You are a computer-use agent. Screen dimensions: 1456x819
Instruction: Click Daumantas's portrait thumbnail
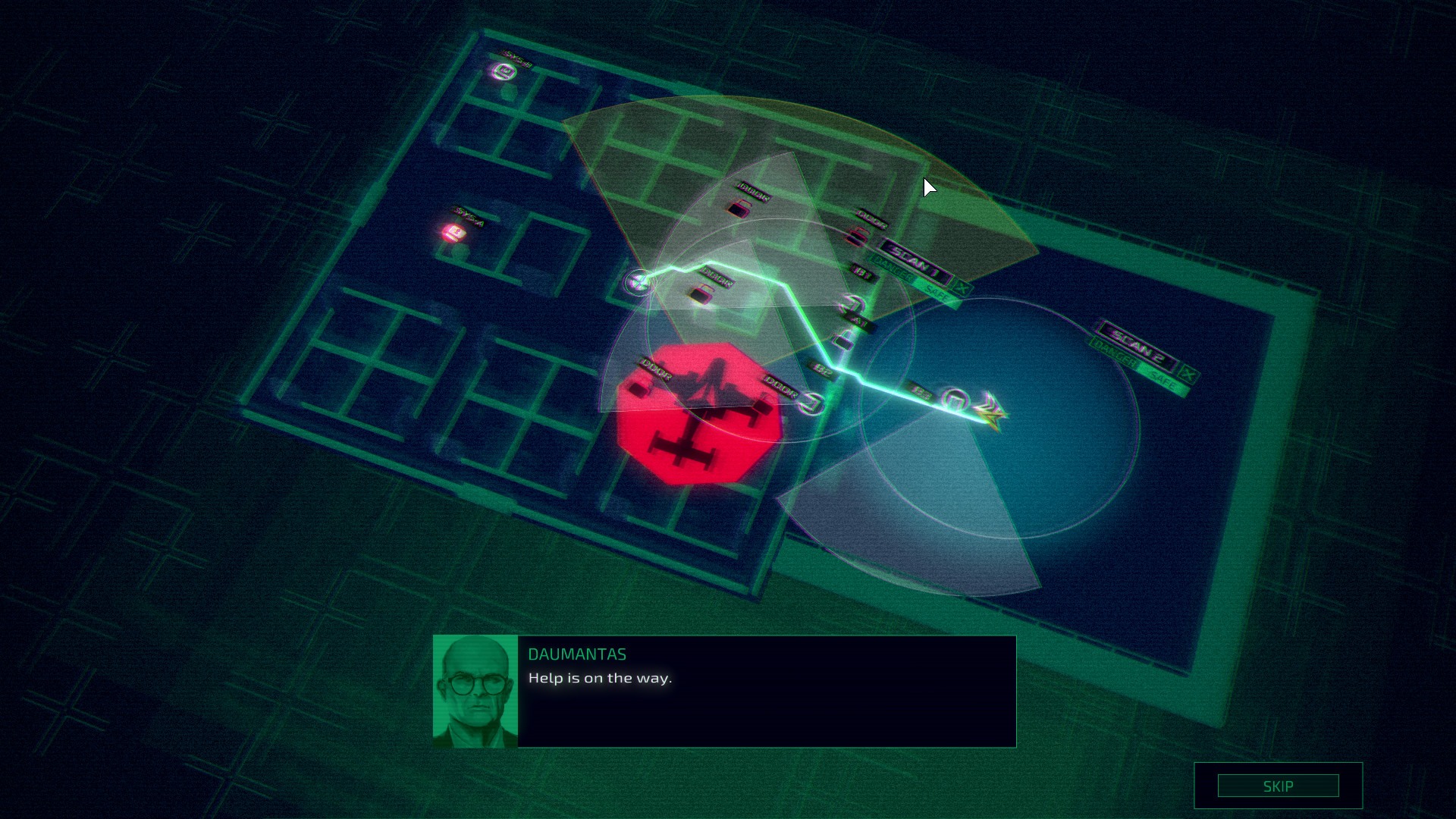point(476,692)
